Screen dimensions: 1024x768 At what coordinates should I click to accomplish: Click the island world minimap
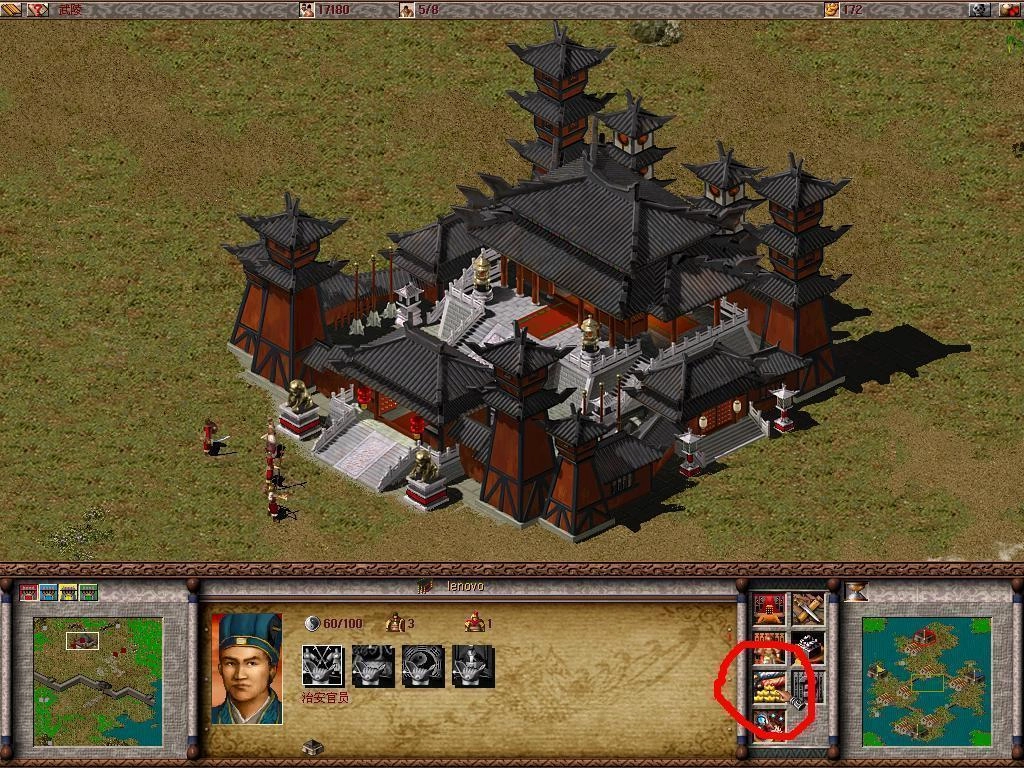coord(926,680)
